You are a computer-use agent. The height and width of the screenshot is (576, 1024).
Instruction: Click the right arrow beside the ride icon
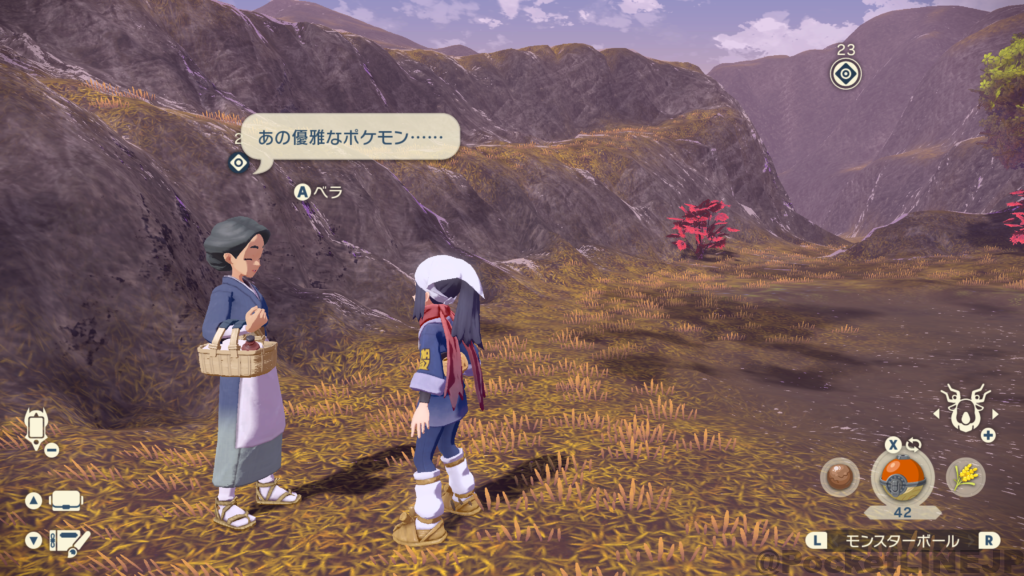click(994, 412)
